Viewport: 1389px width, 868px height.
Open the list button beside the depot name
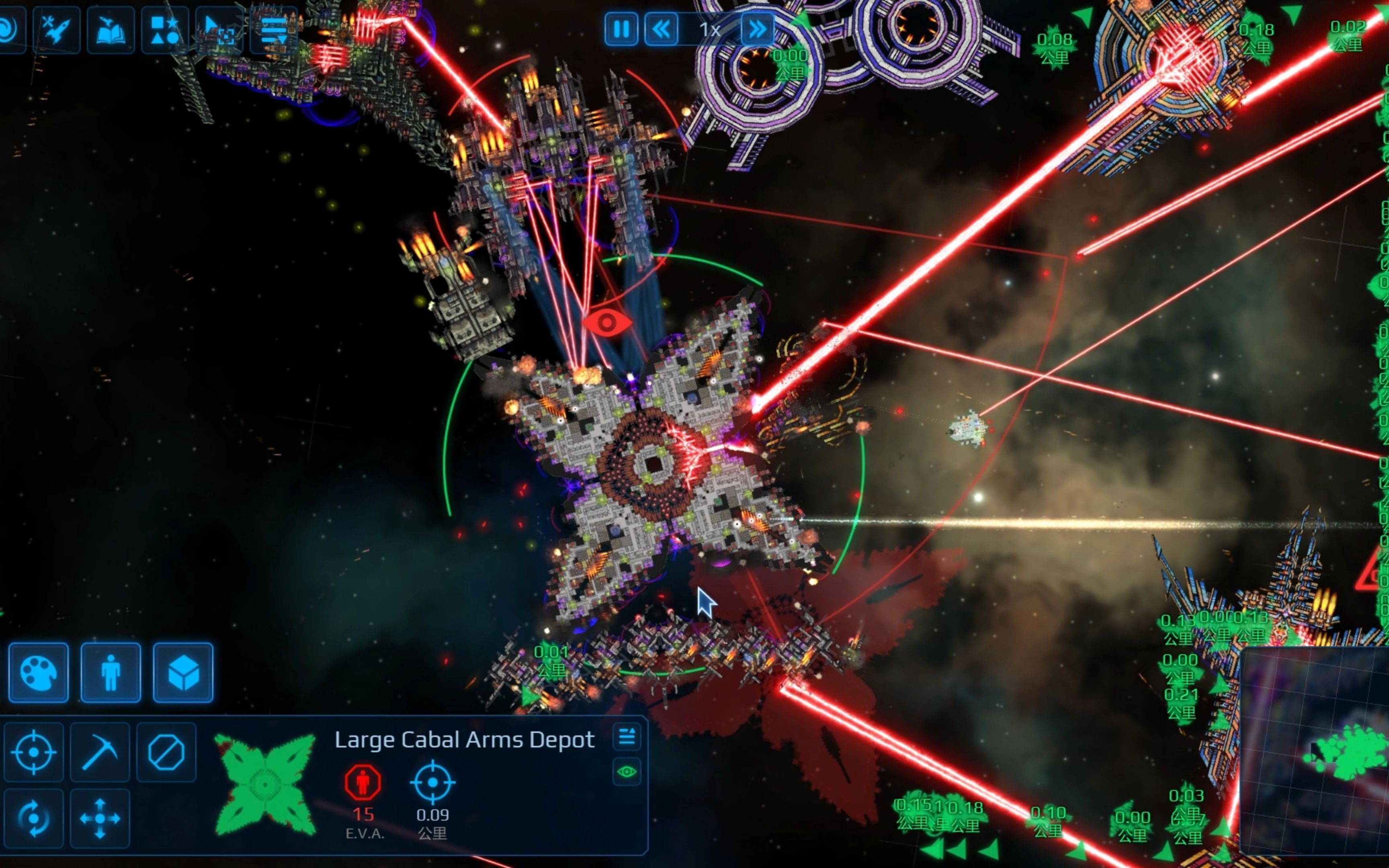627,736
